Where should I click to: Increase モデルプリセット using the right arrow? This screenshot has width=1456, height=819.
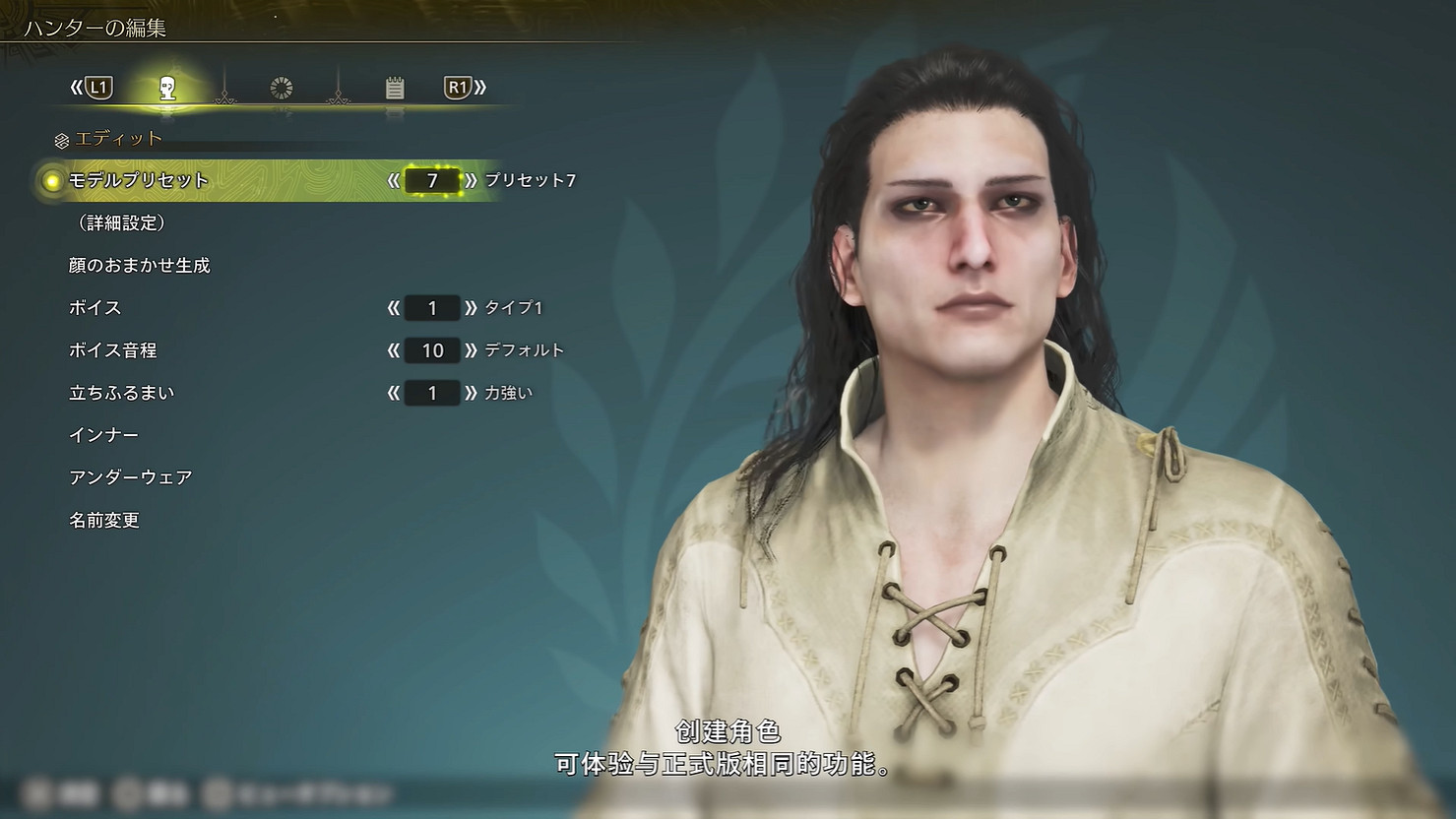point(470,181)
